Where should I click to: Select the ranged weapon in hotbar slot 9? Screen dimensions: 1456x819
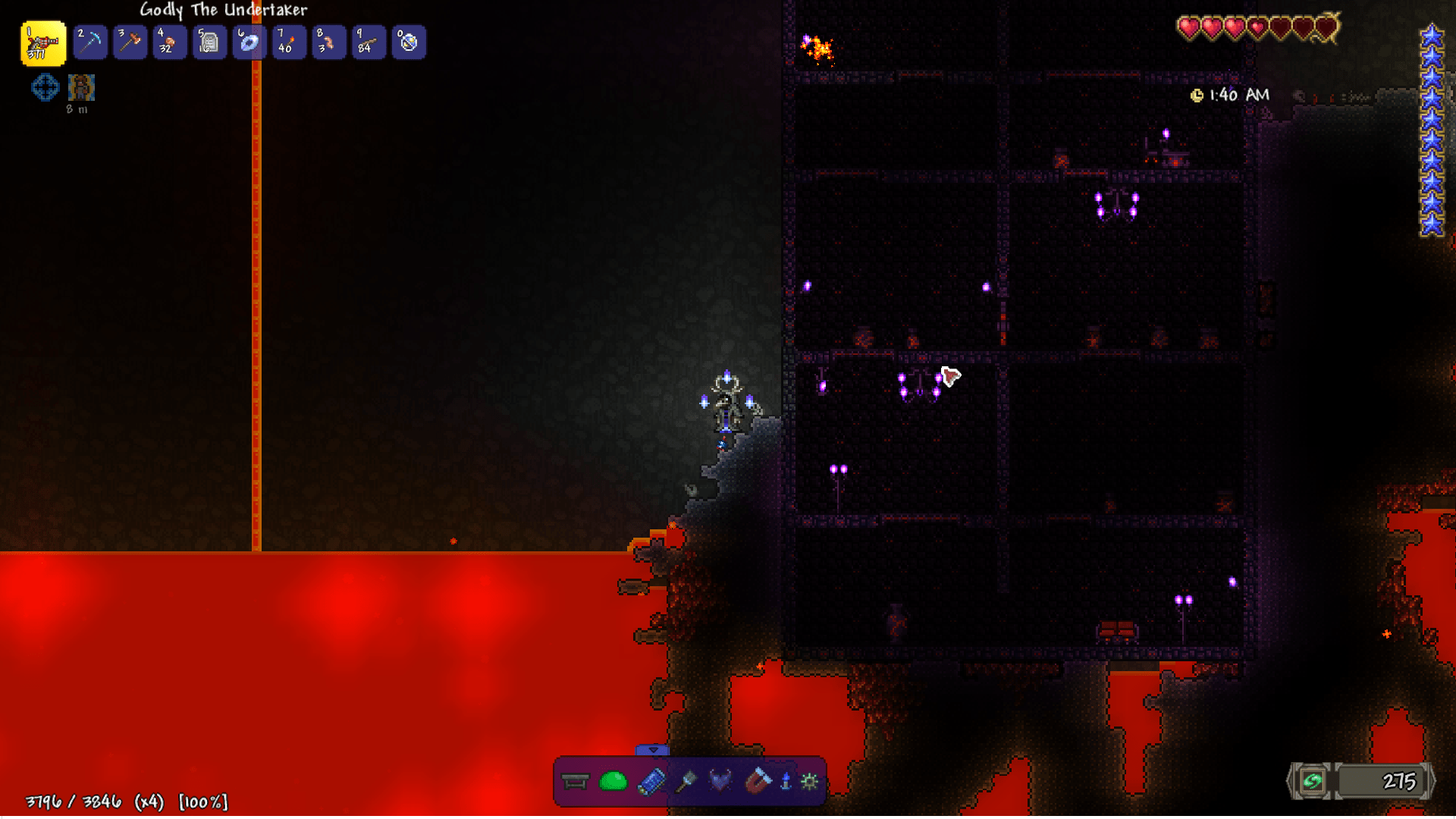pos(369,42)
